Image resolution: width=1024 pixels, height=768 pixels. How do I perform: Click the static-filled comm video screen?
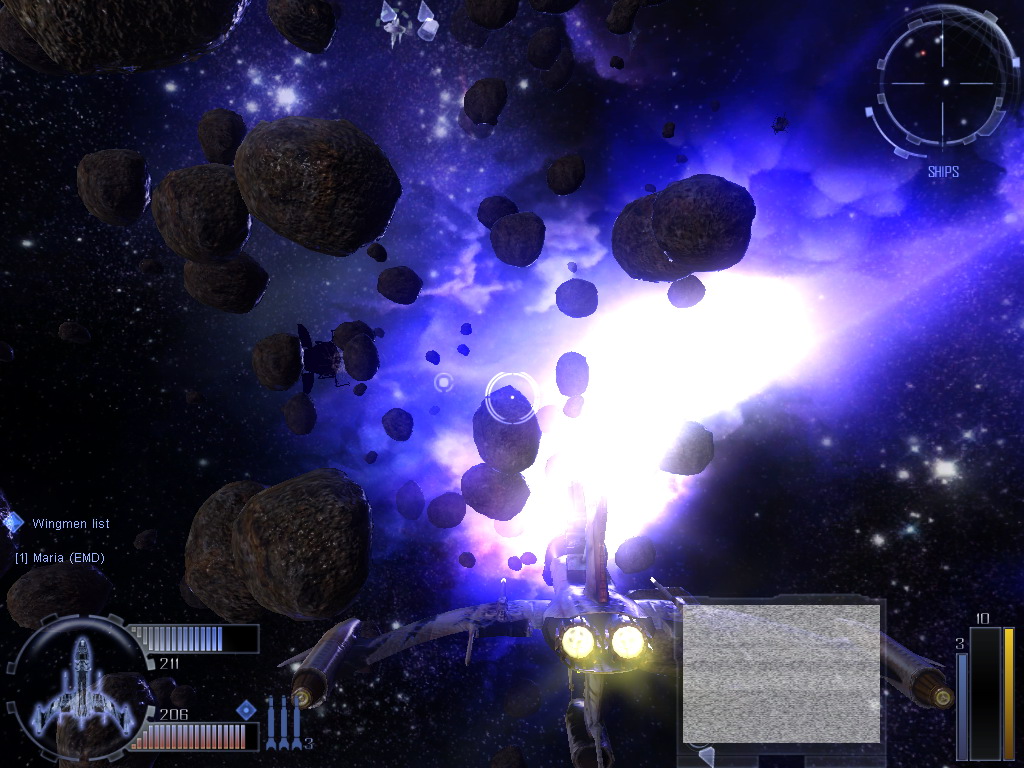tap(781, 672)
